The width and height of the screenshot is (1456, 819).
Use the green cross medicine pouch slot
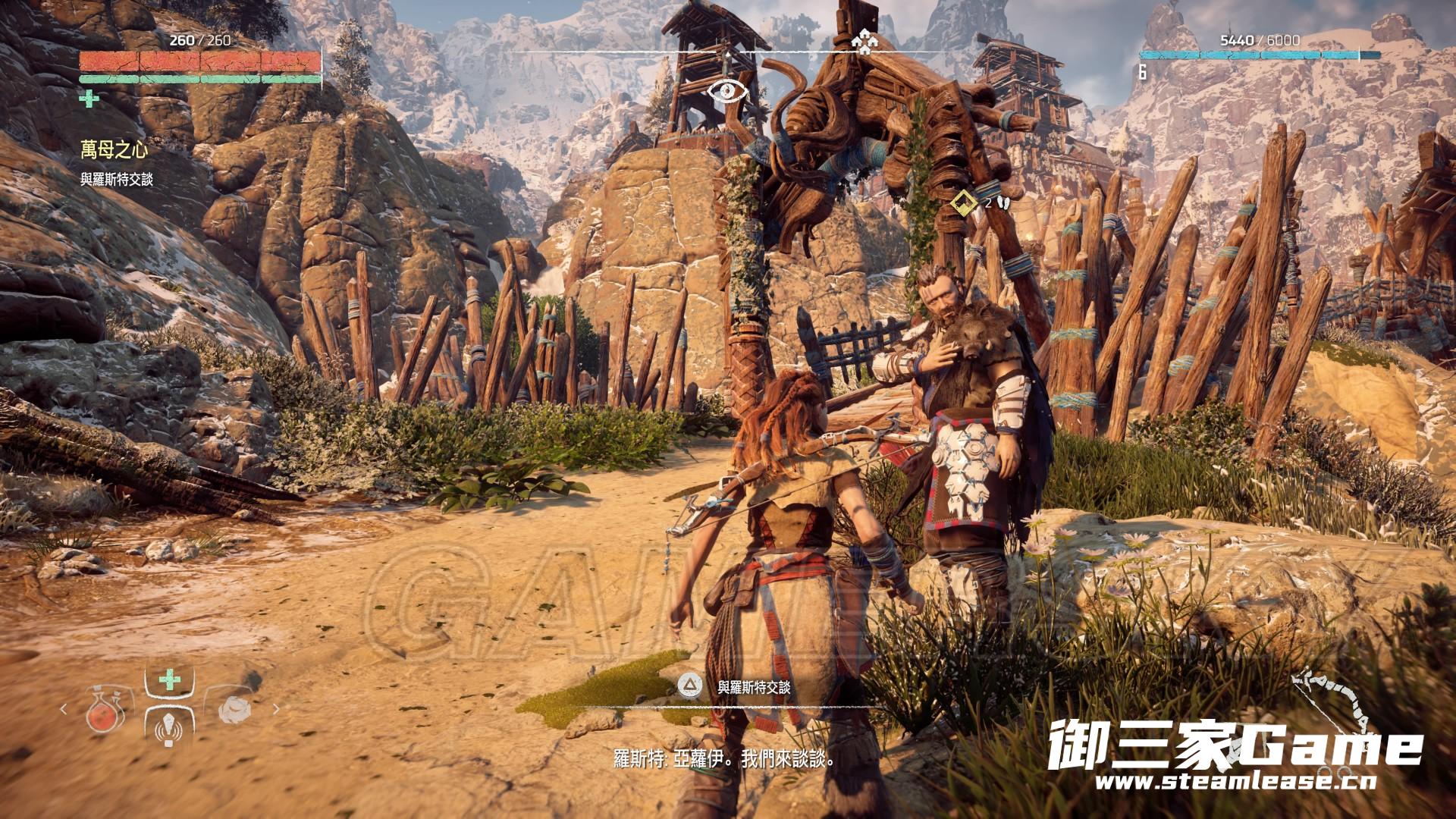click(x=169, y=680)
